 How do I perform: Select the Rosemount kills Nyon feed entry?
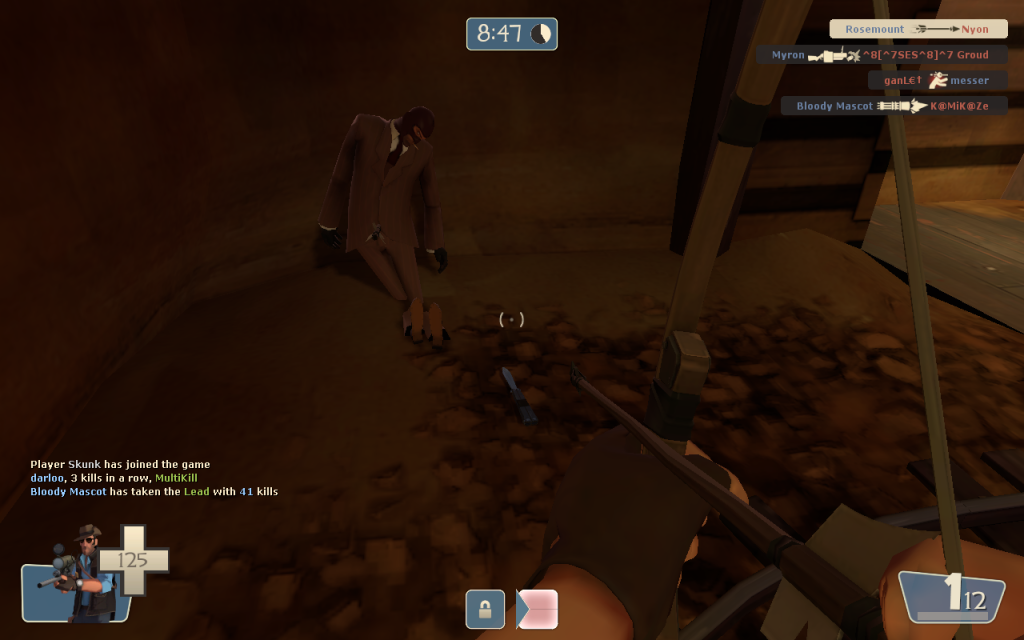click(x=918, y=30)
